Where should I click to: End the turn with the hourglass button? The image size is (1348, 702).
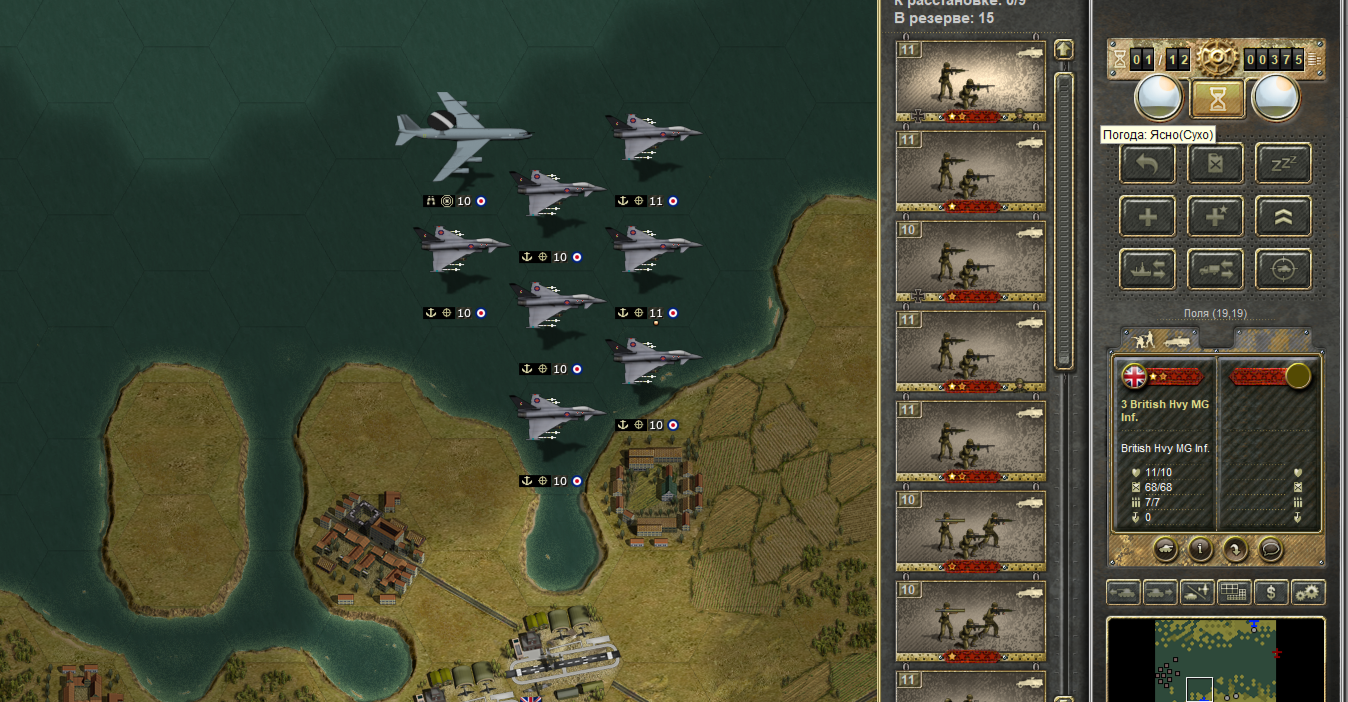(1217, 98)
